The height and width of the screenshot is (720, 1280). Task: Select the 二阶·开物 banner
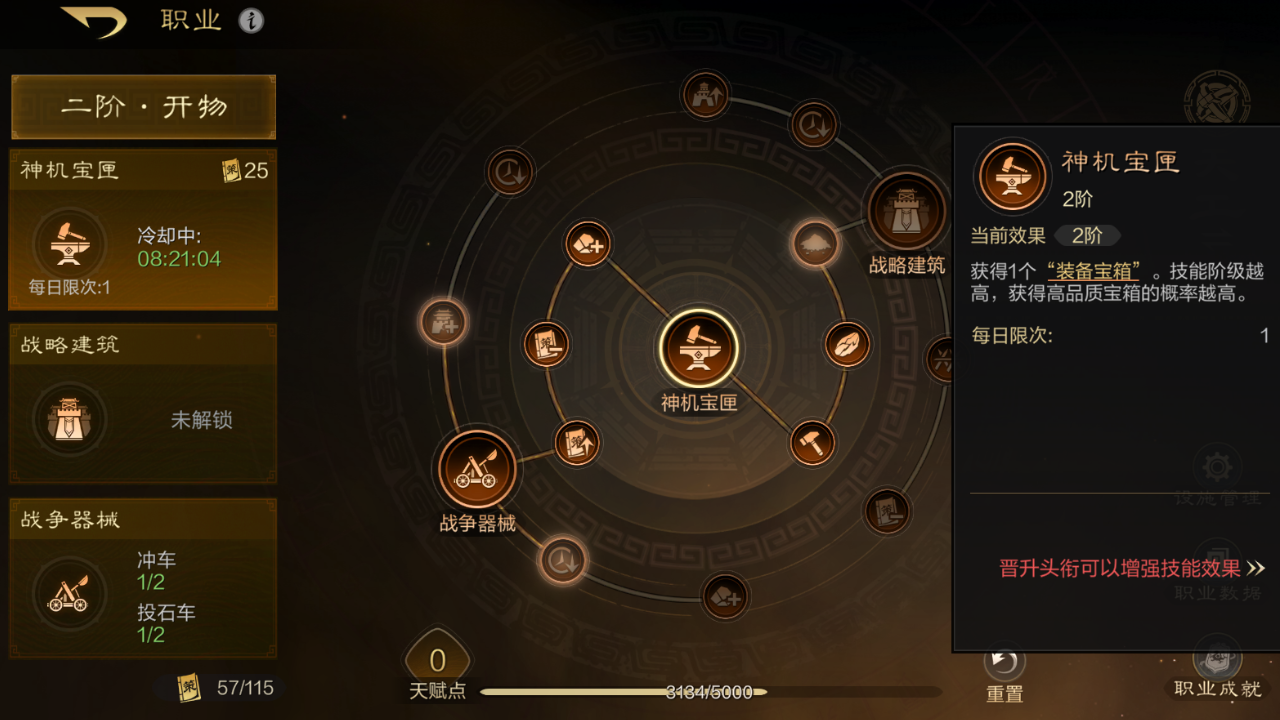coord(142,106)
